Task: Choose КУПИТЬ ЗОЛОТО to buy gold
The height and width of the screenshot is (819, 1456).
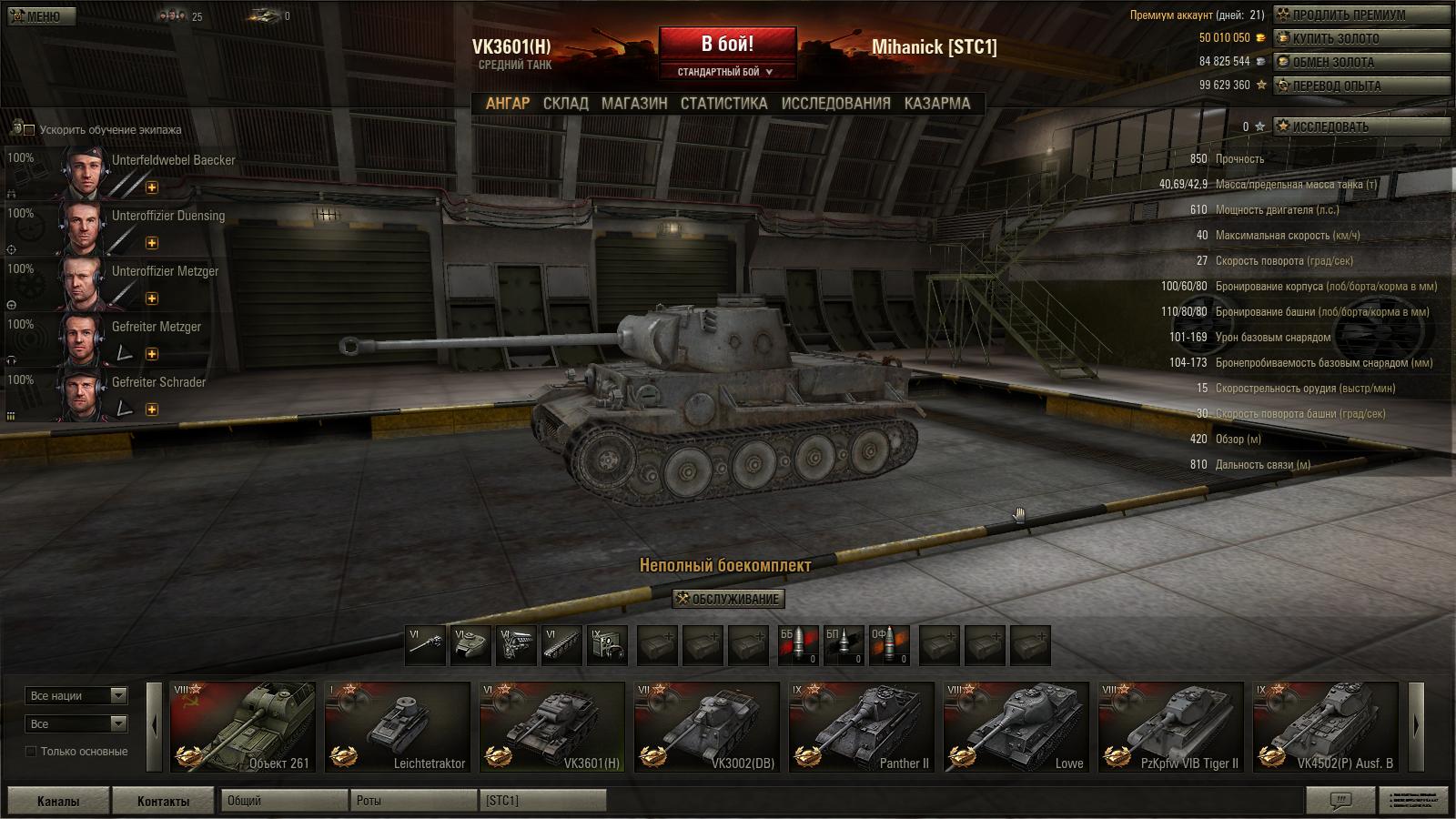Action: (x=1360, y=38)
